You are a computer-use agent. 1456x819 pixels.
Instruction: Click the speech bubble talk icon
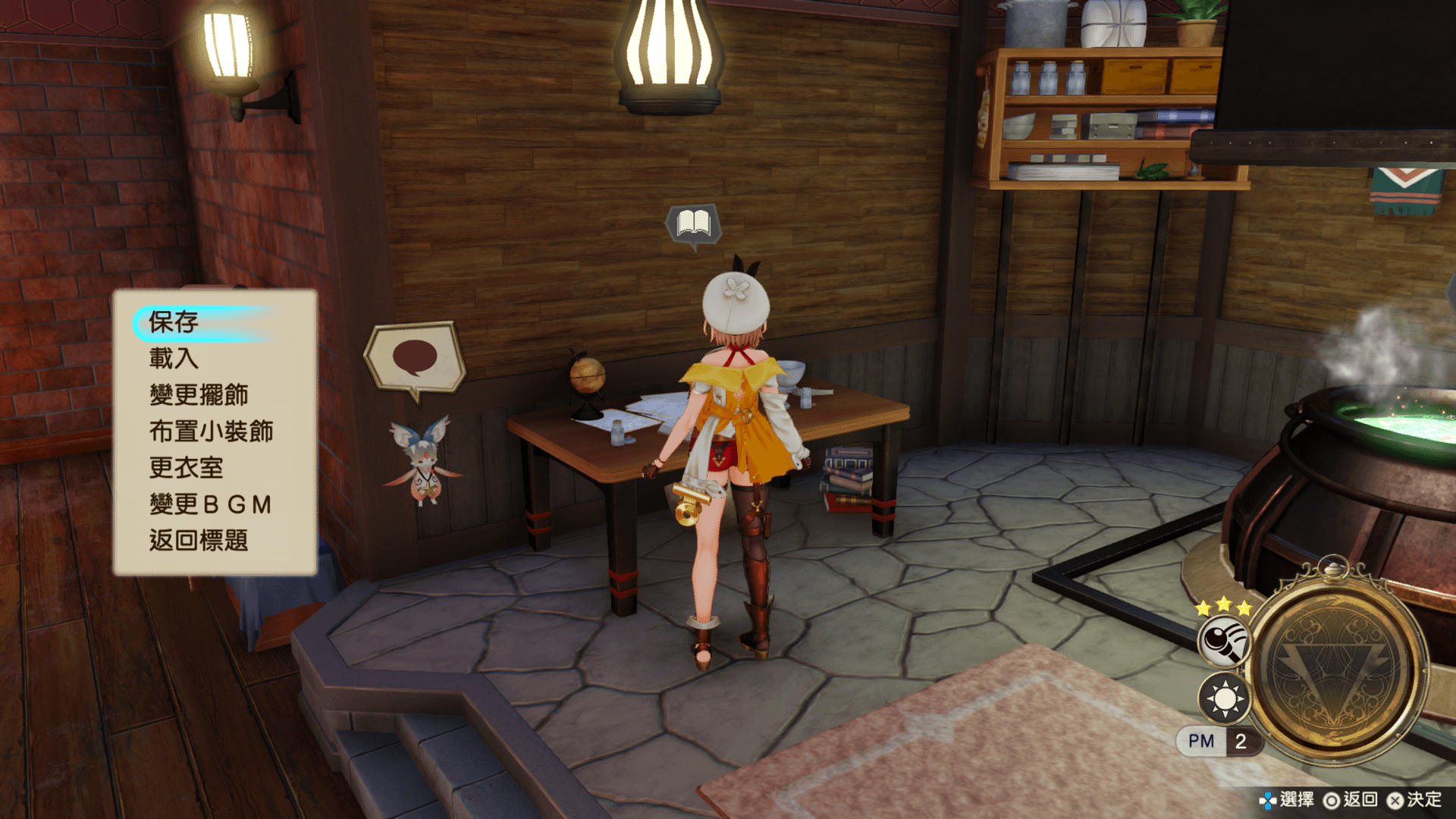(x=414, y=358)
